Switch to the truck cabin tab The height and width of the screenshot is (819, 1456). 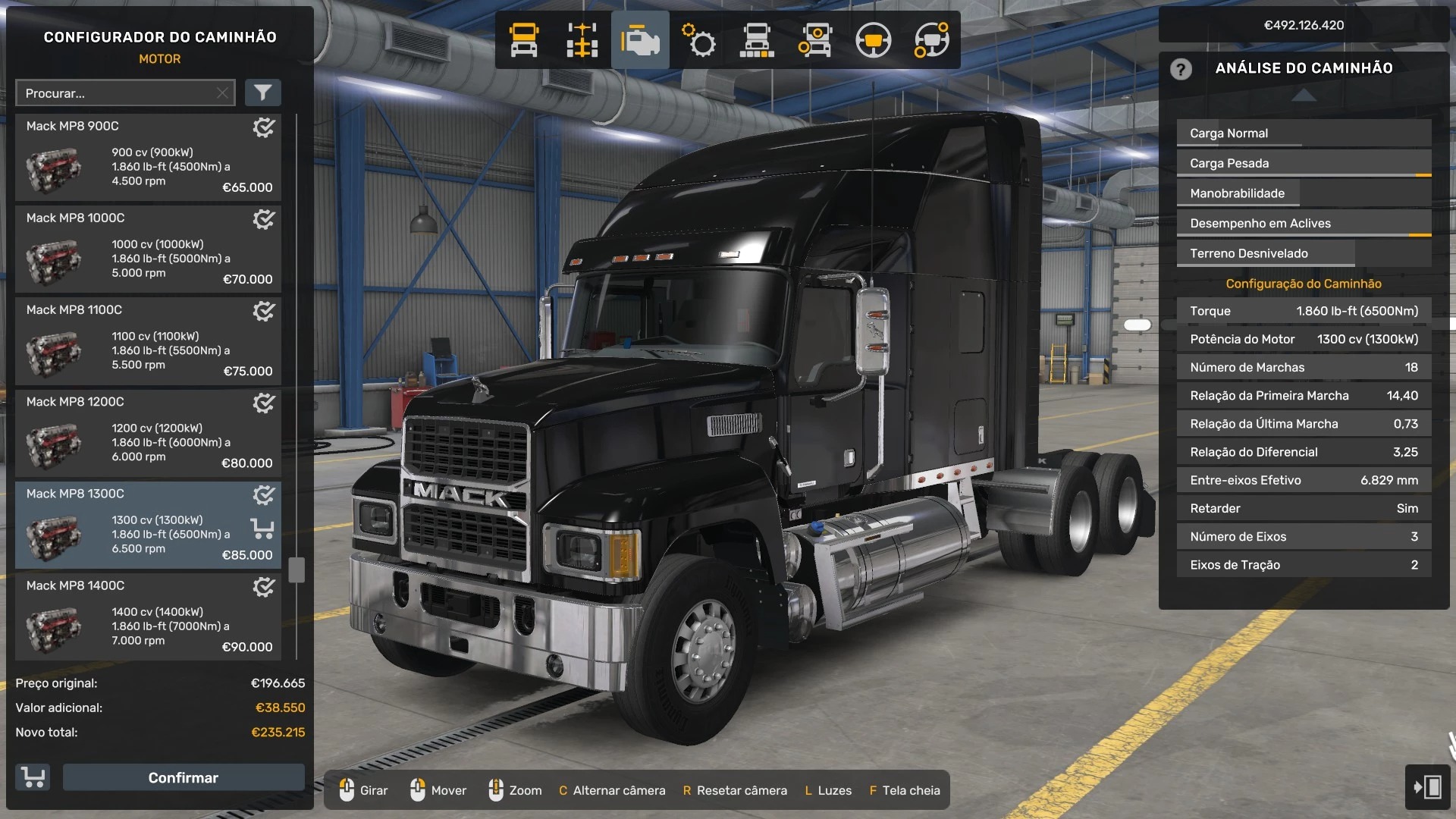point(524,40)
